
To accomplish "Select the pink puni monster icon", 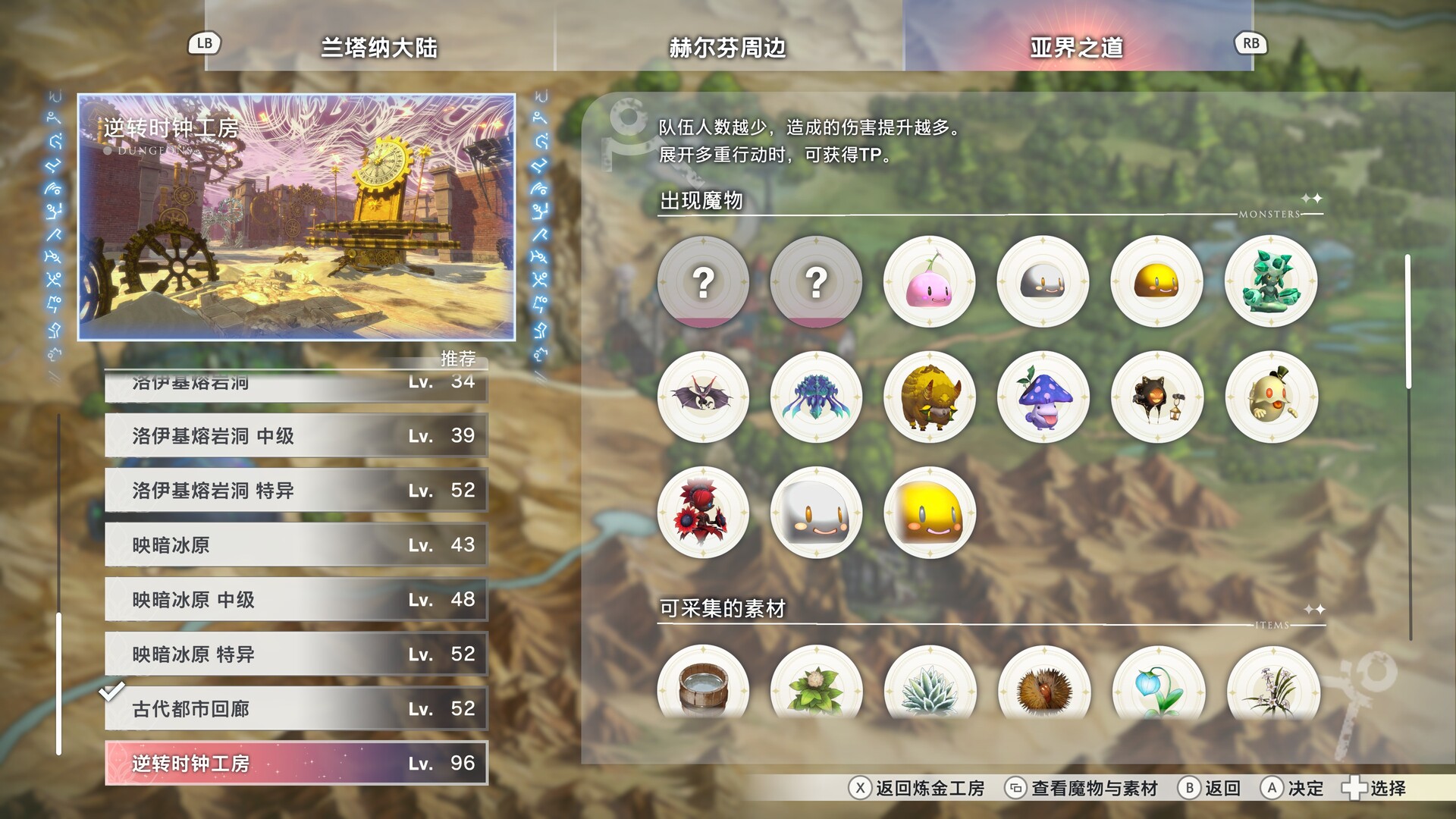I will click(930, 281).
